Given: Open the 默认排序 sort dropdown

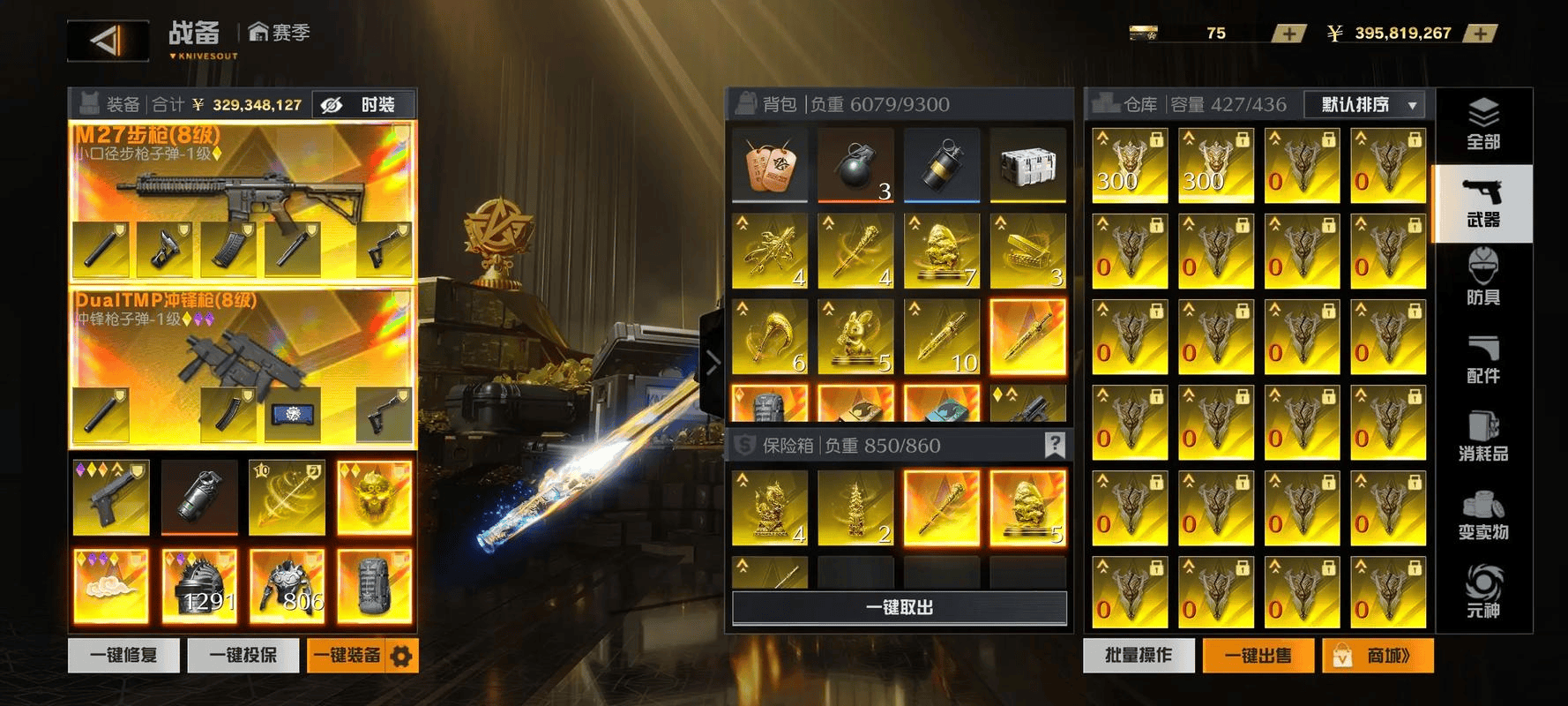Looking at the screenshot, I should (1364, 105).
